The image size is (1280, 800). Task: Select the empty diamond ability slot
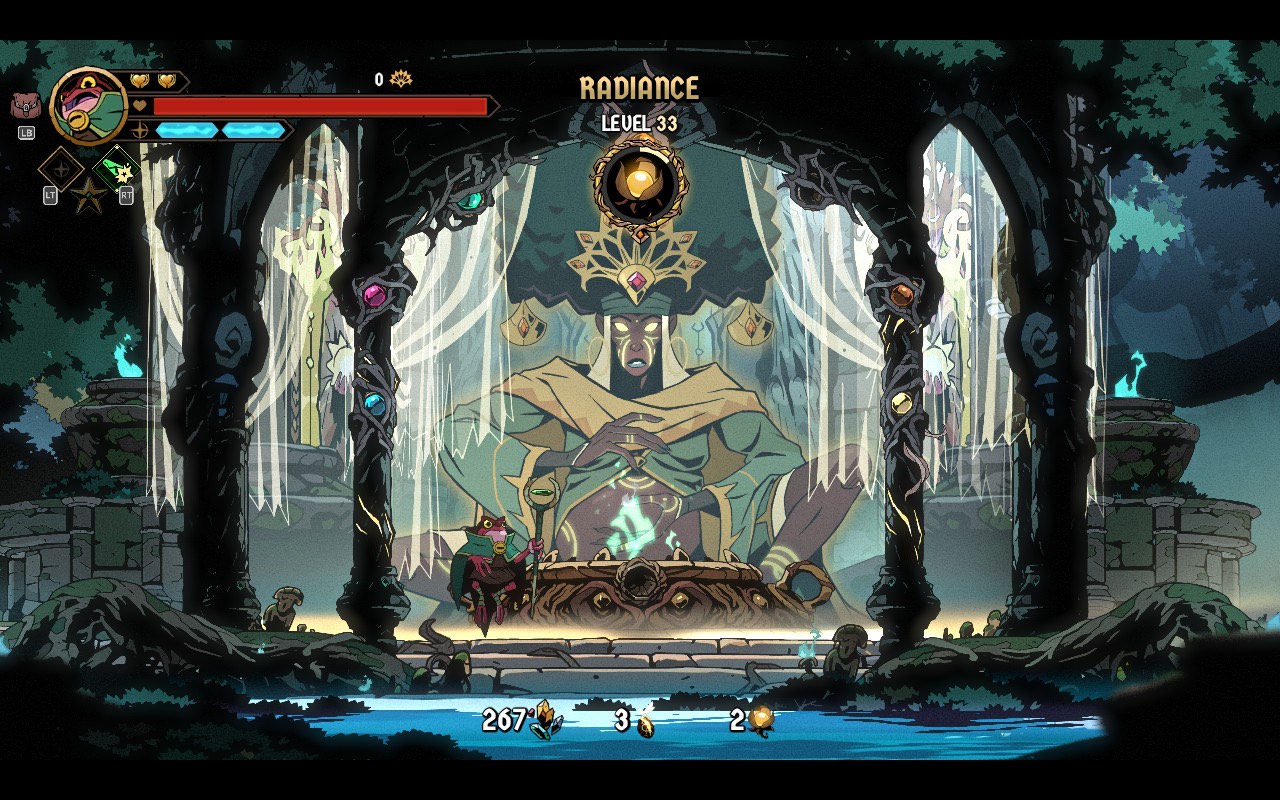click(x=60, y=168)
